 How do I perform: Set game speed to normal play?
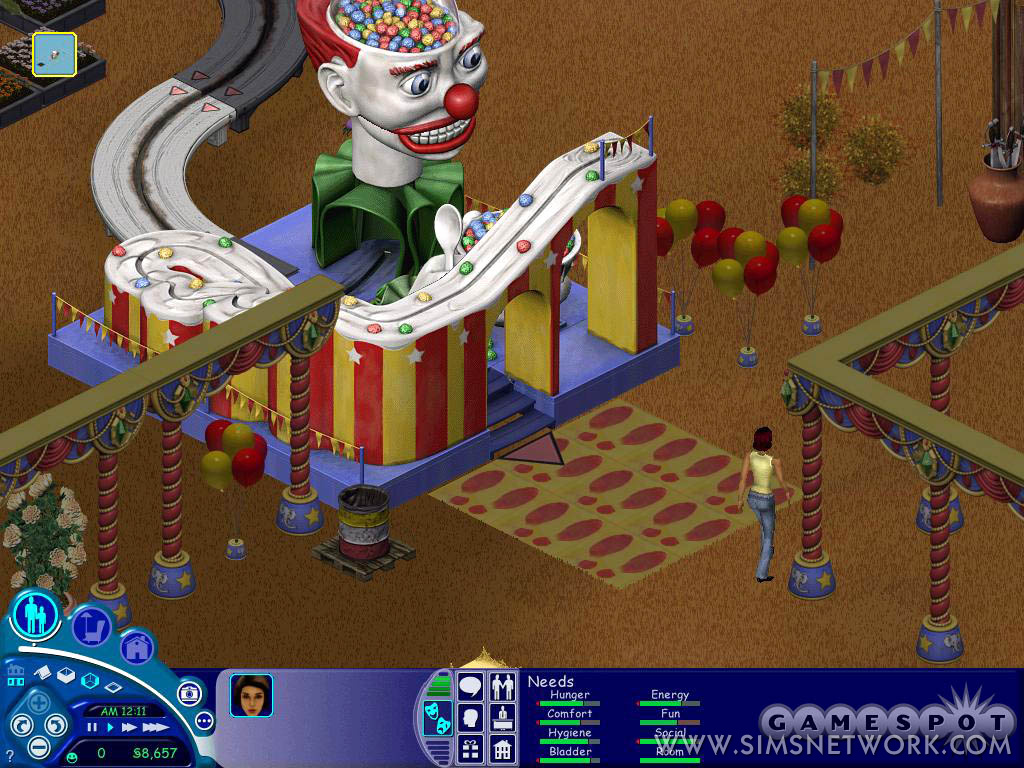[x=110, y=728]
